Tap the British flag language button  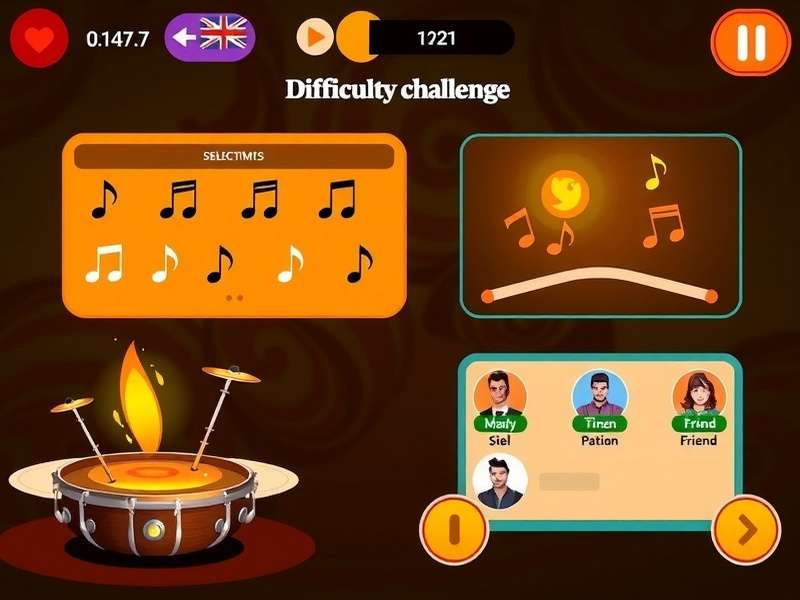pyautogui.click(x=210, y=38)
